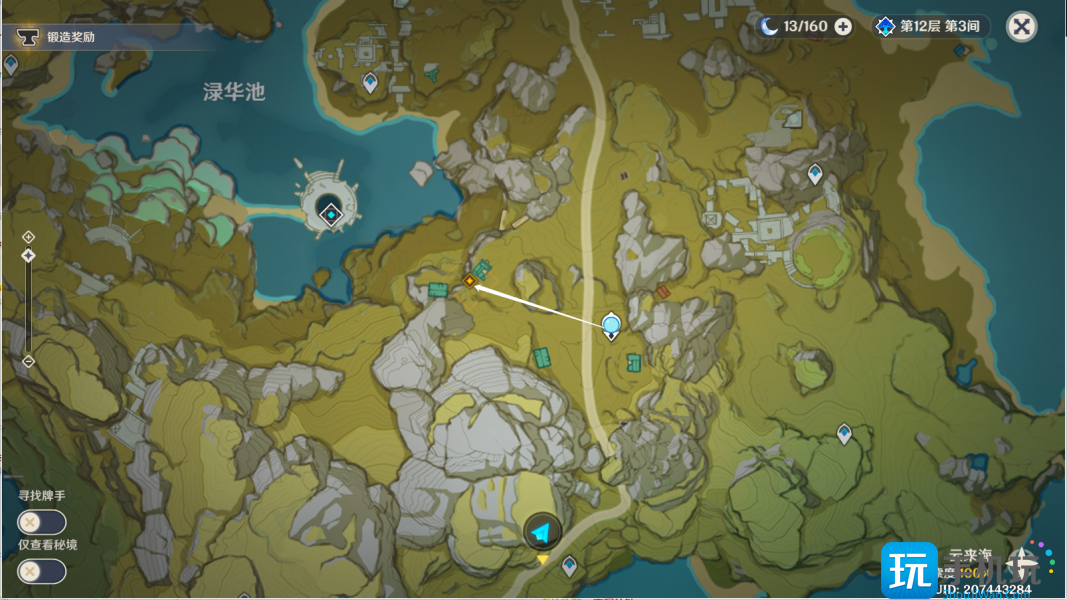Close the map with the X button
Viewport: 1067px width, 600px height.
click(1021, 26)
